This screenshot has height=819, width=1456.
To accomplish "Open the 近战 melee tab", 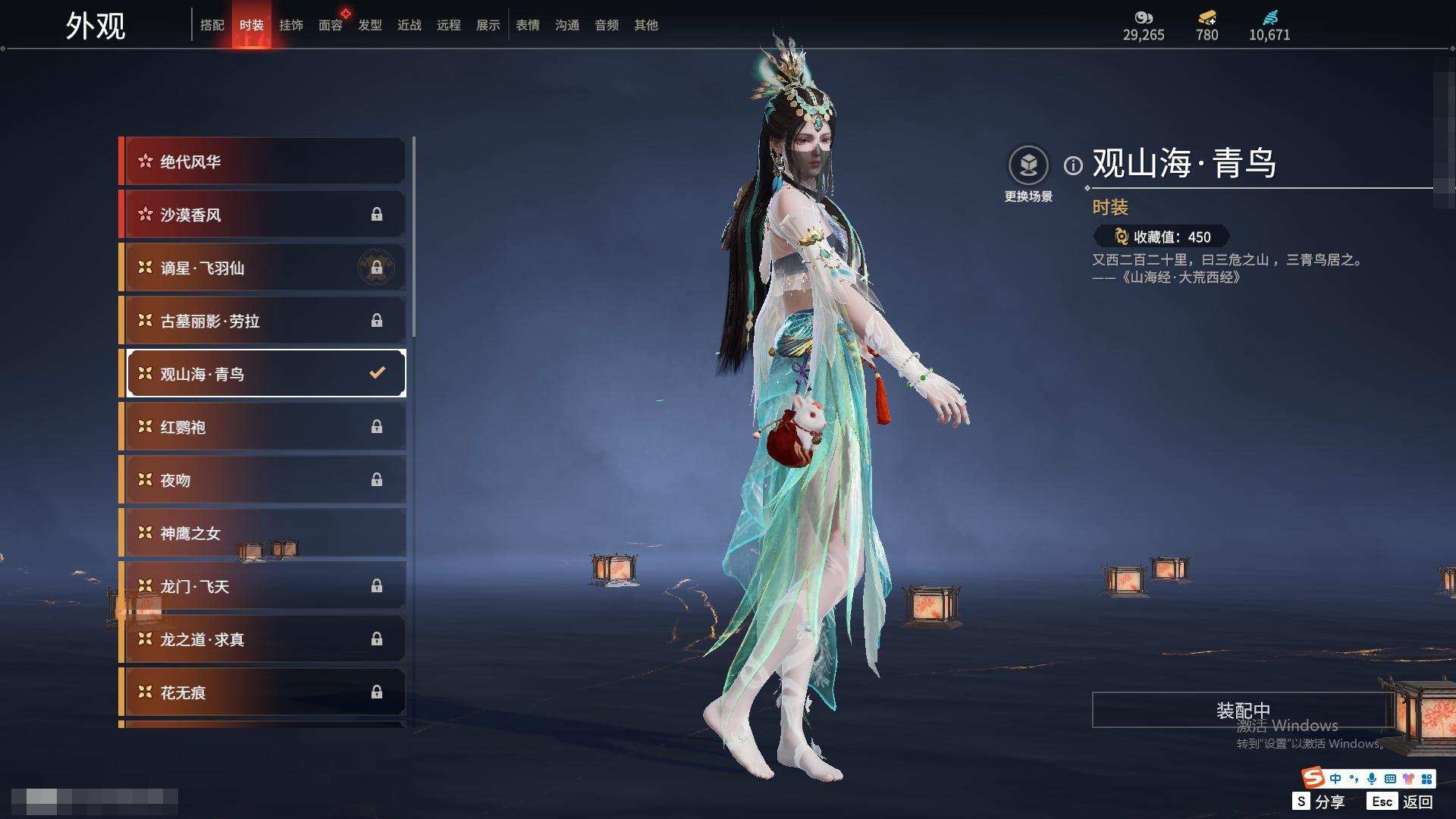I will [409, 25].
